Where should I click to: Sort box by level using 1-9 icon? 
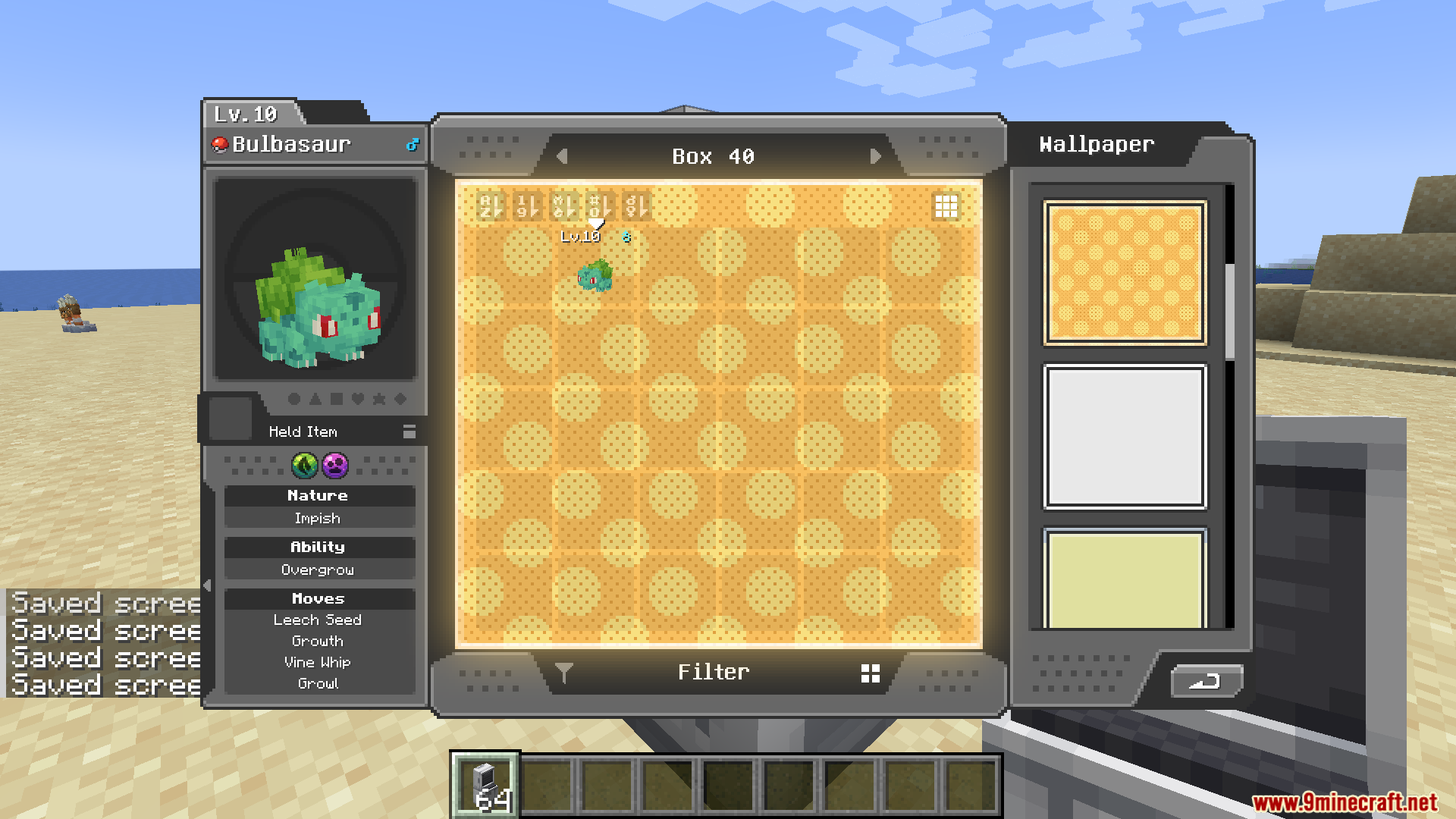pyautogui.click(x=527, y=206)
